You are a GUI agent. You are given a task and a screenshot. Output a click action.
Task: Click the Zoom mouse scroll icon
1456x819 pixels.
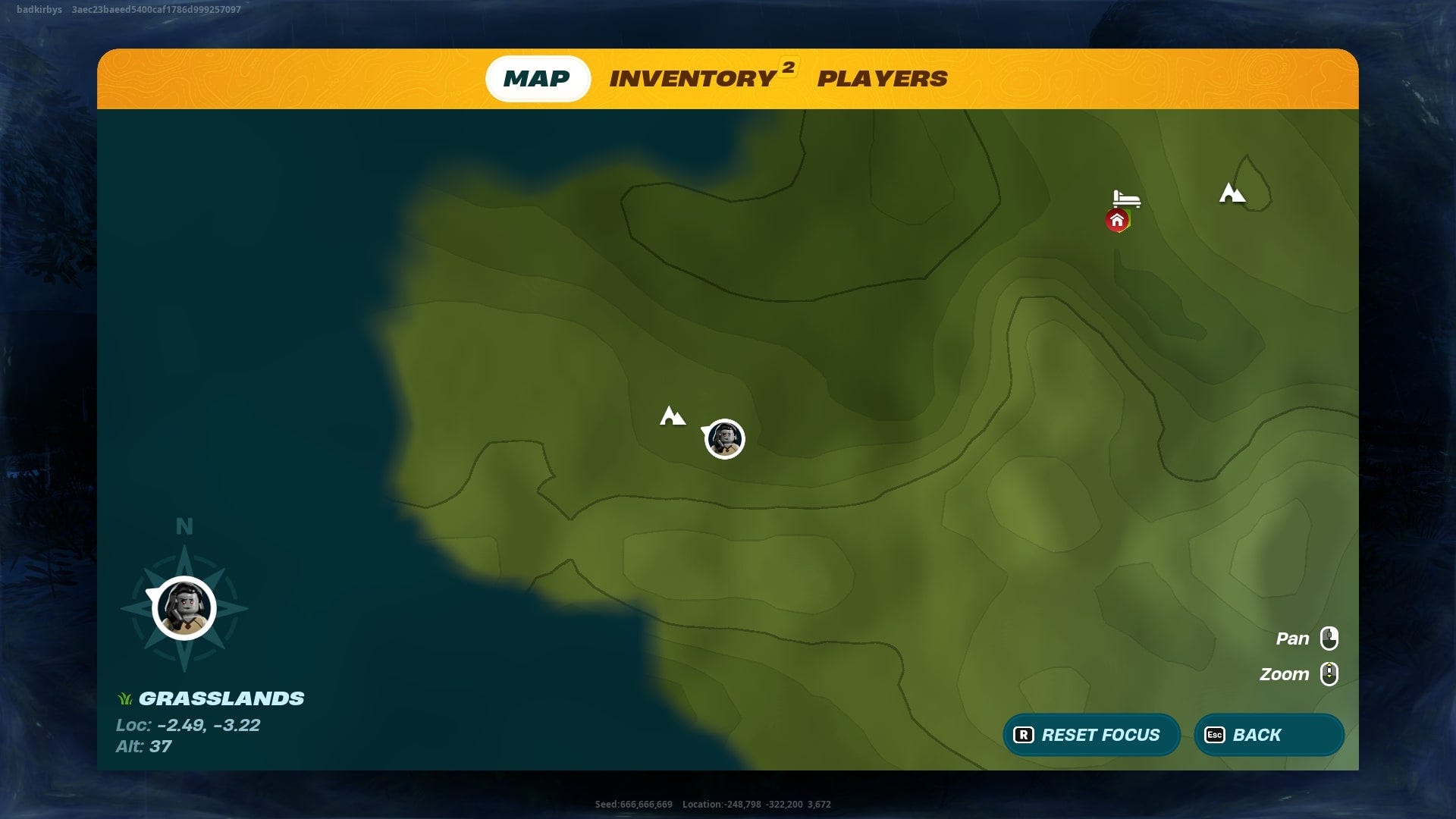click(x=1329, y=673)
